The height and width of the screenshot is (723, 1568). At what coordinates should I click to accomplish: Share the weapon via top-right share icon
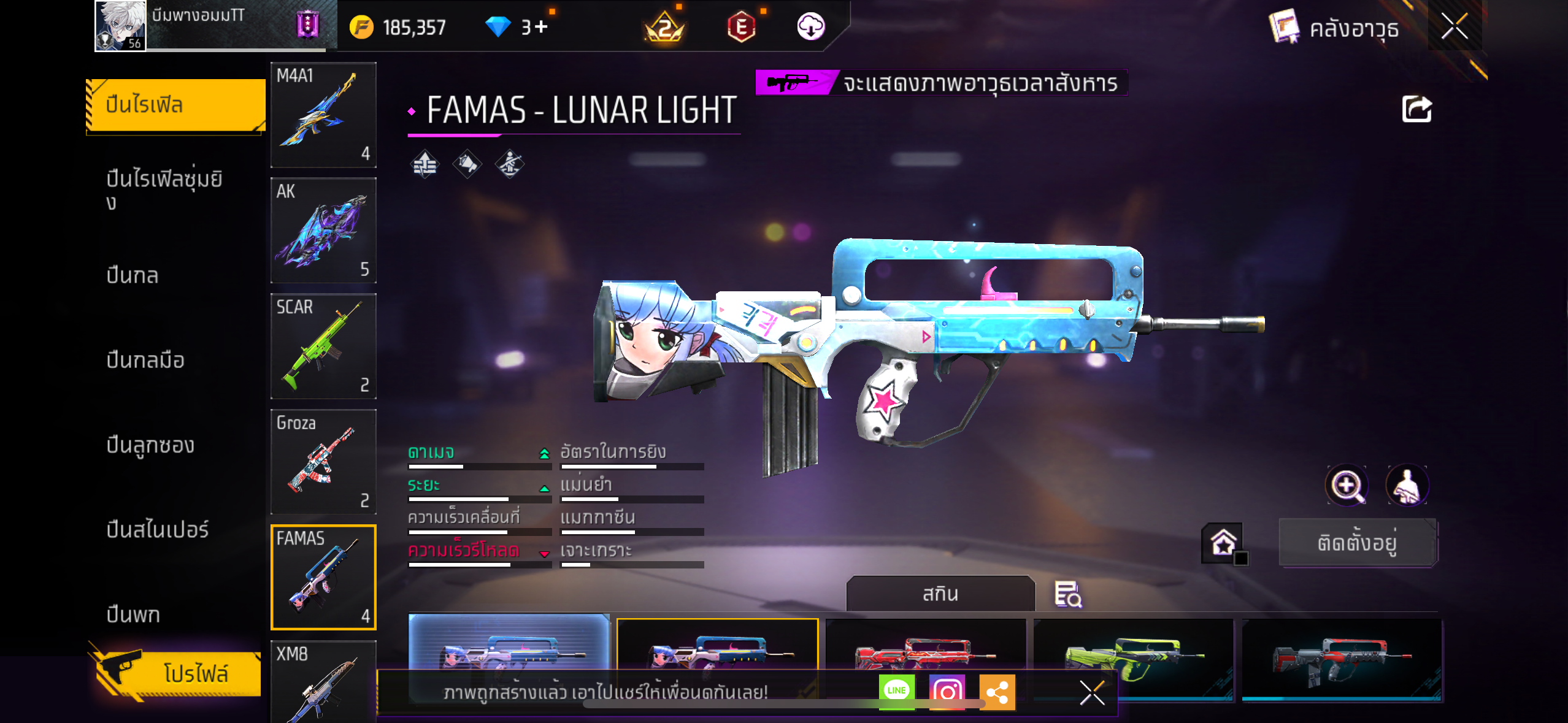point(1416,110)
